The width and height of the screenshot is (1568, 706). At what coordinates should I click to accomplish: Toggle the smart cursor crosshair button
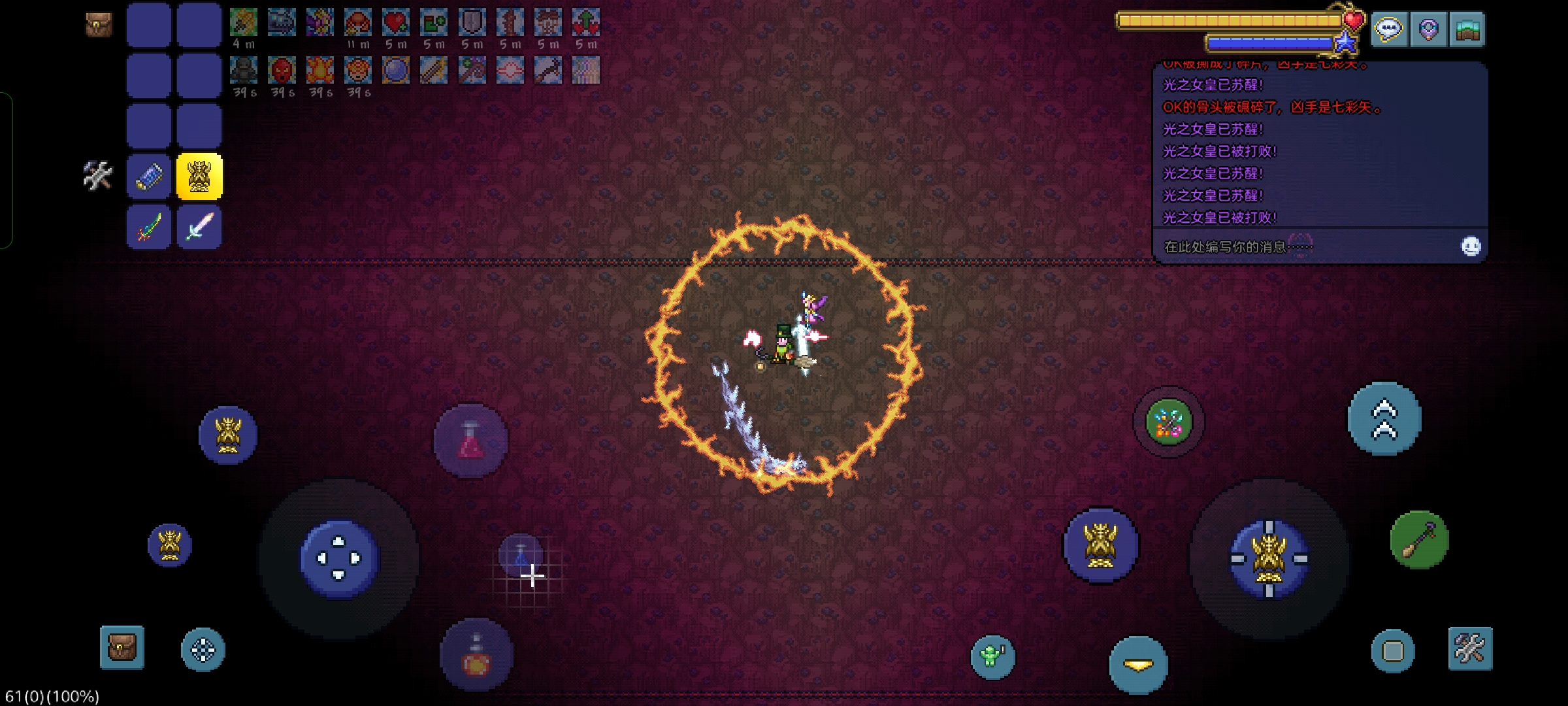(203, 650)
